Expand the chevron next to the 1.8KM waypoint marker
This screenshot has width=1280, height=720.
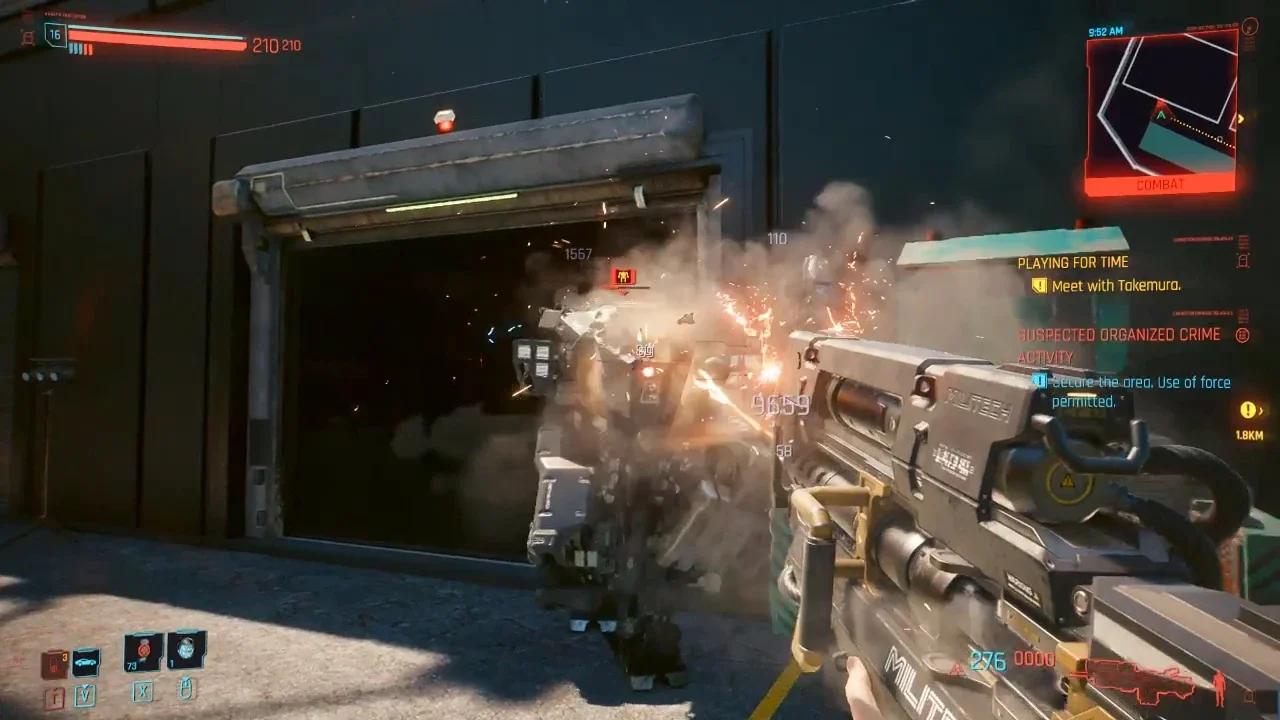tap(1261, 410)
